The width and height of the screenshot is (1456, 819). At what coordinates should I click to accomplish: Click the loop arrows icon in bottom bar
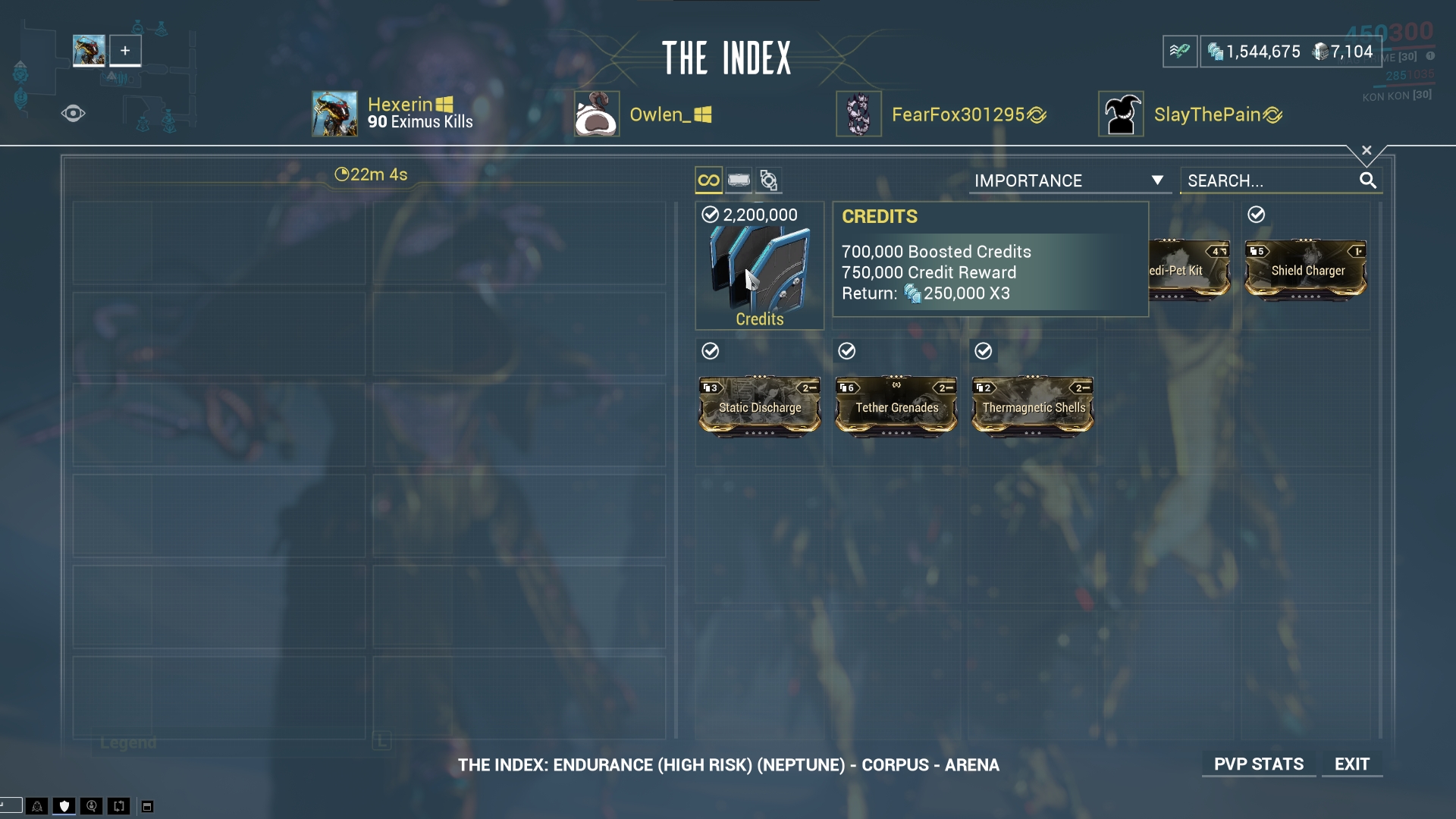pyautogui.click(x=118, y=806)
